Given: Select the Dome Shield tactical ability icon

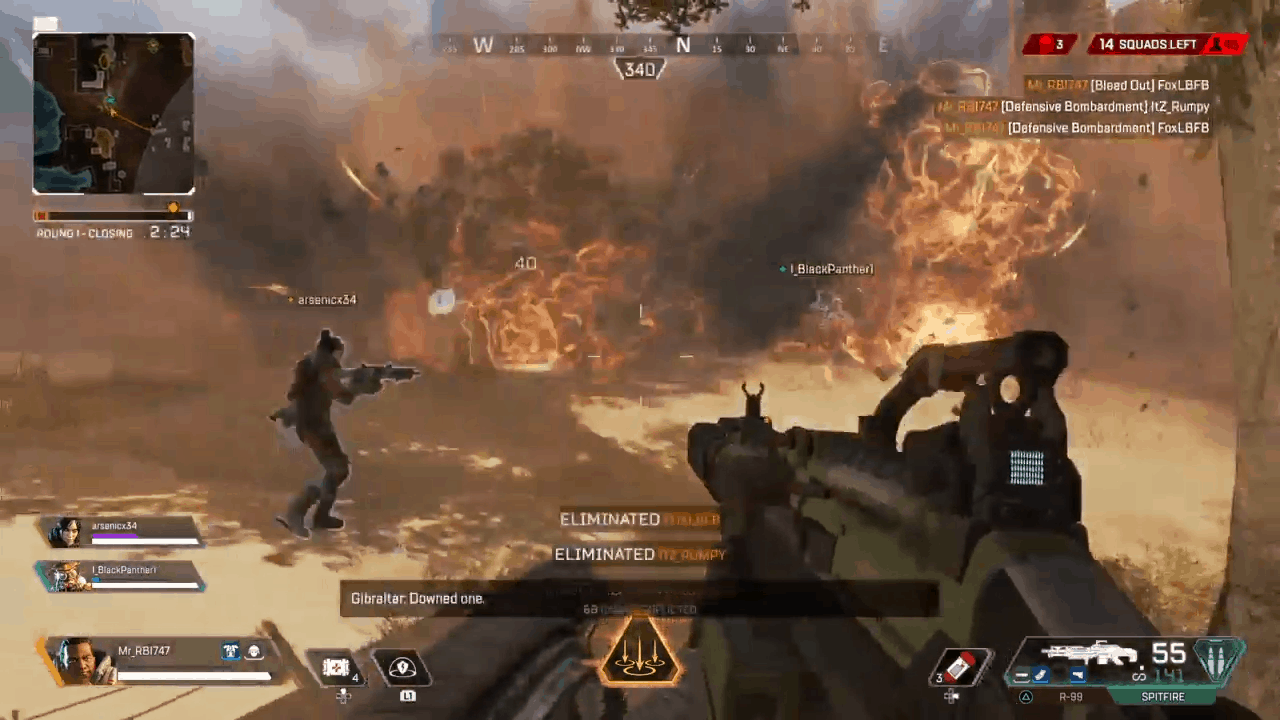Looking at the screenshot, I should (405, 668).
